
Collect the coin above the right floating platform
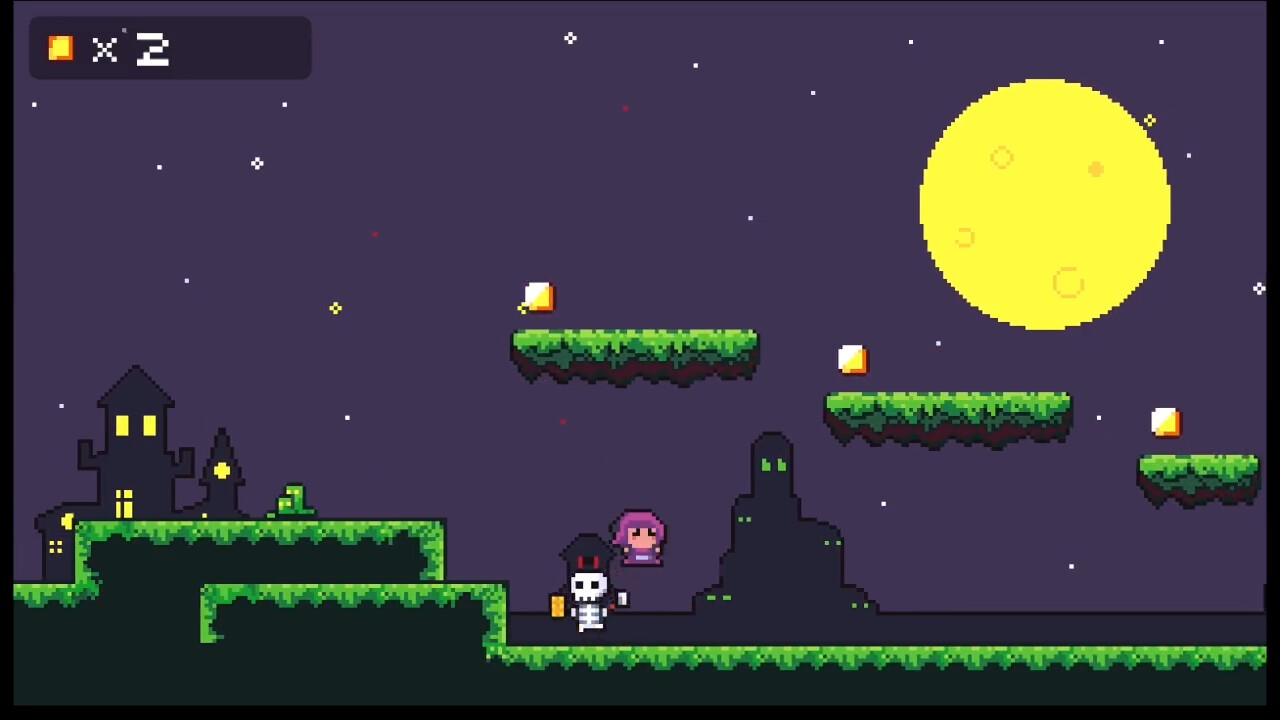(853, 358)
